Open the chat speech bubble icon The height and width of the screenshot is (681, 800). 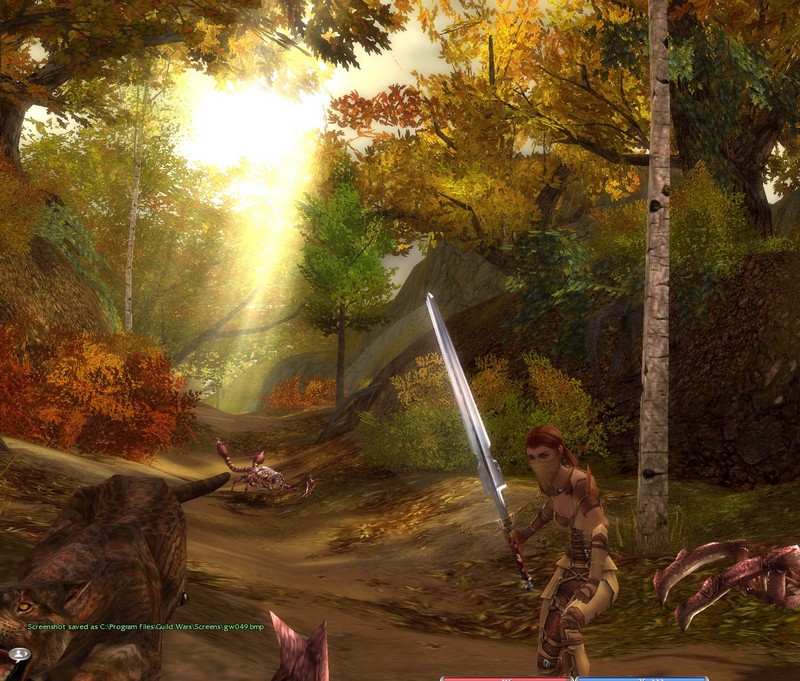point(19,654)
